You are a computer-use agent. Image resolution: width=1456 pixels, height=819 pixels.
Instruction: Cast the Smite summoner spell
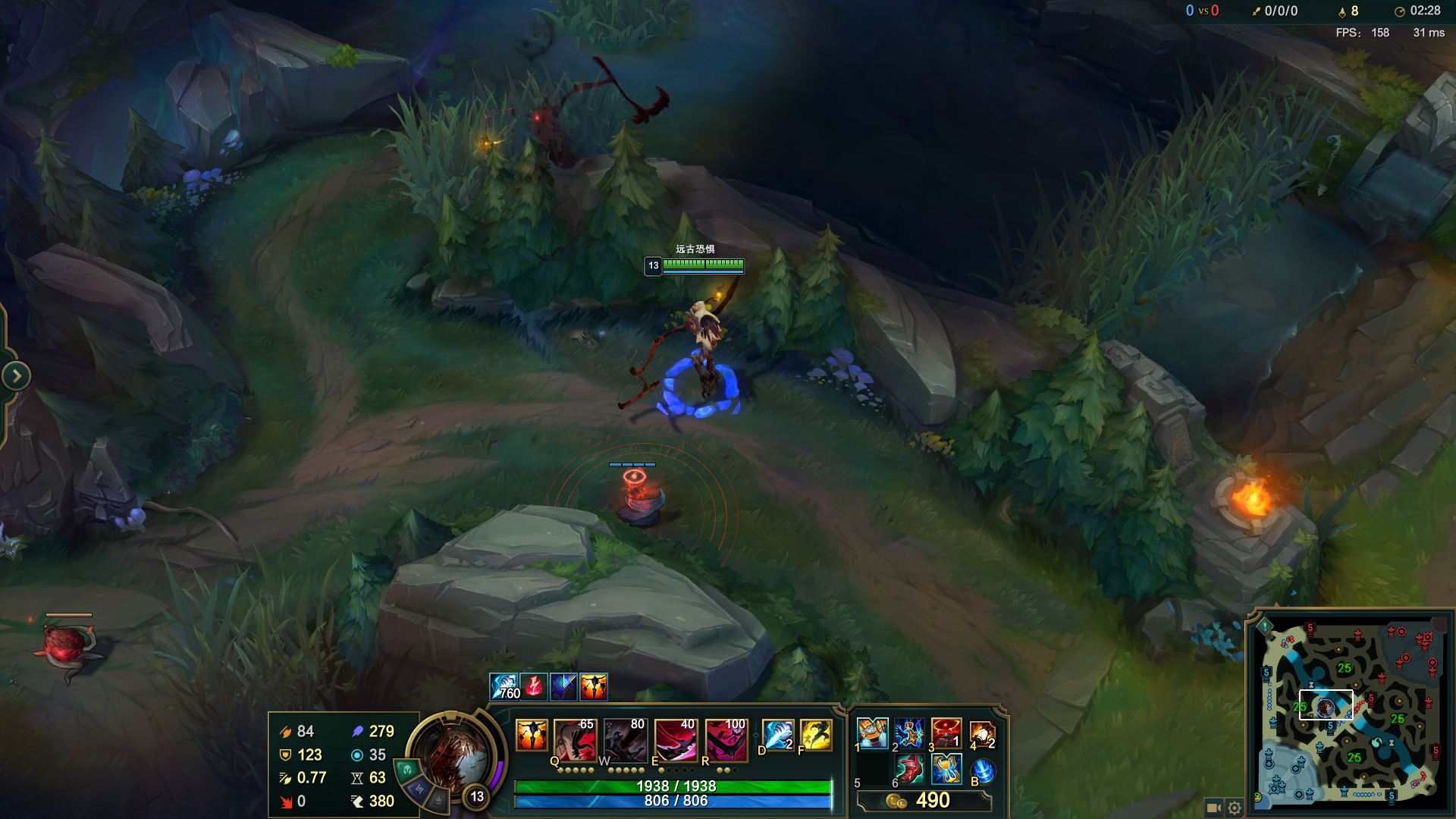(777, 734)
